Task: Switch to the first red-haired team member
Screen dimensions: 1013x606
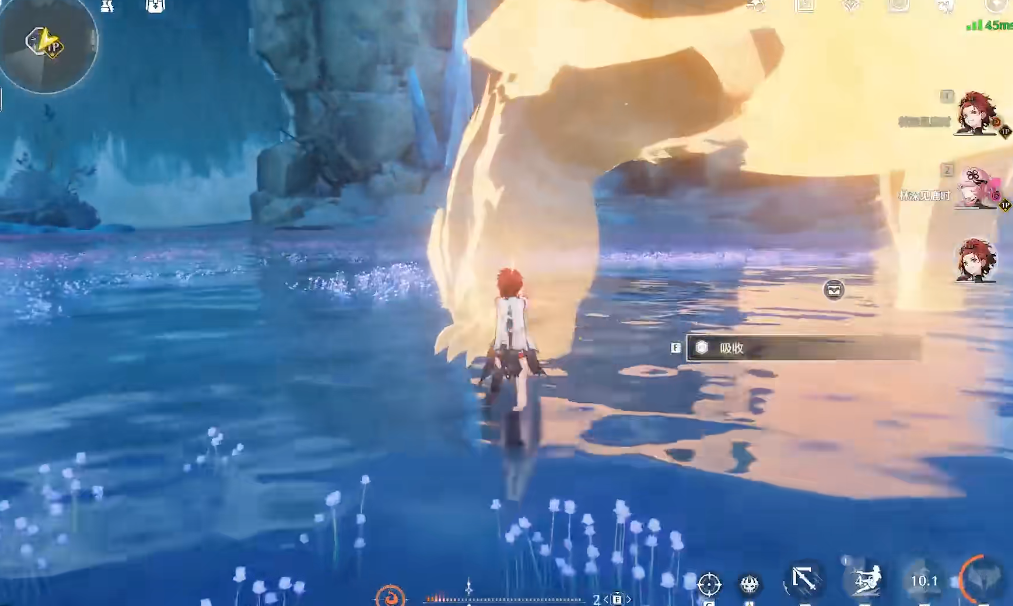Action: click(975, 112)
